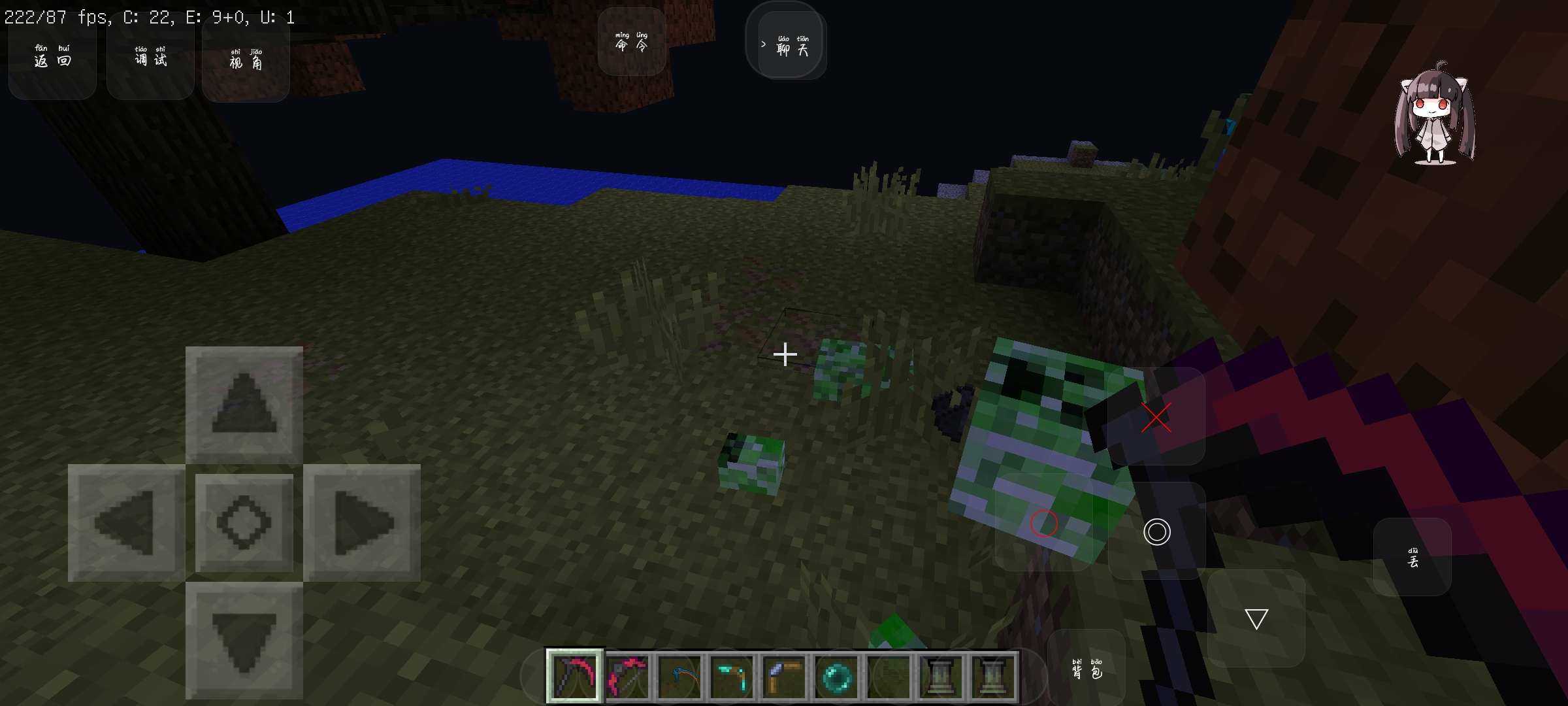Tap the 返回 (back) button
The width and height of the screenshot is (1568, 706).
[x=52, y=58]
